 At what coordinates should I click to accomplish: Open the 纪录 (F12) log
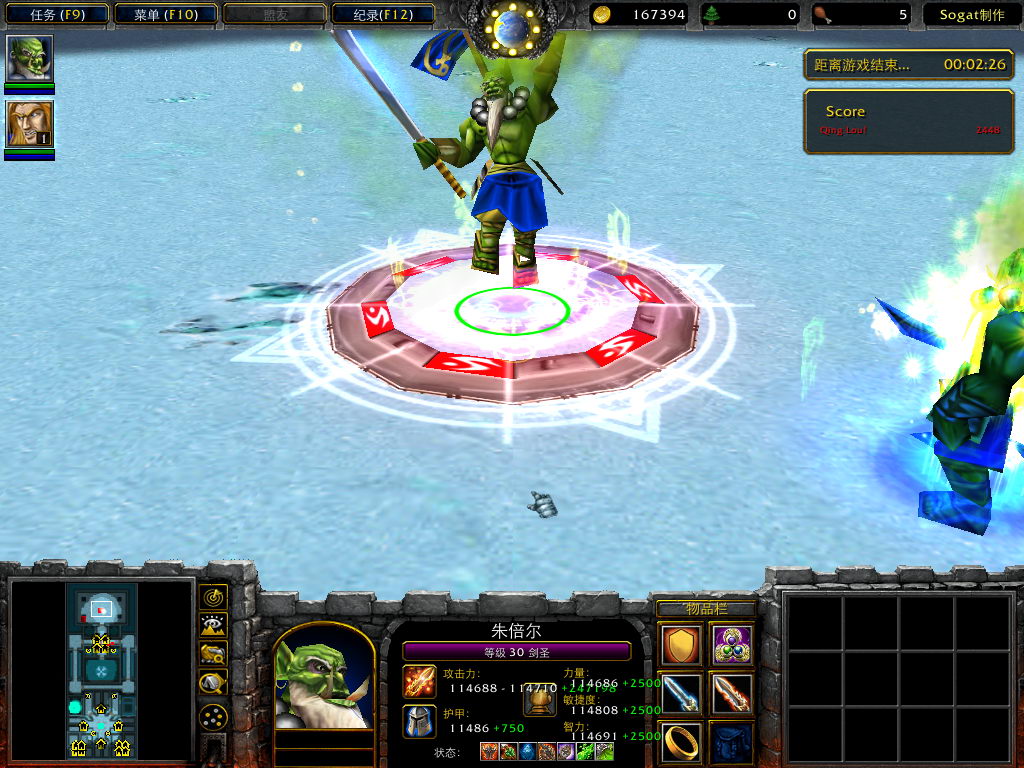381,14
